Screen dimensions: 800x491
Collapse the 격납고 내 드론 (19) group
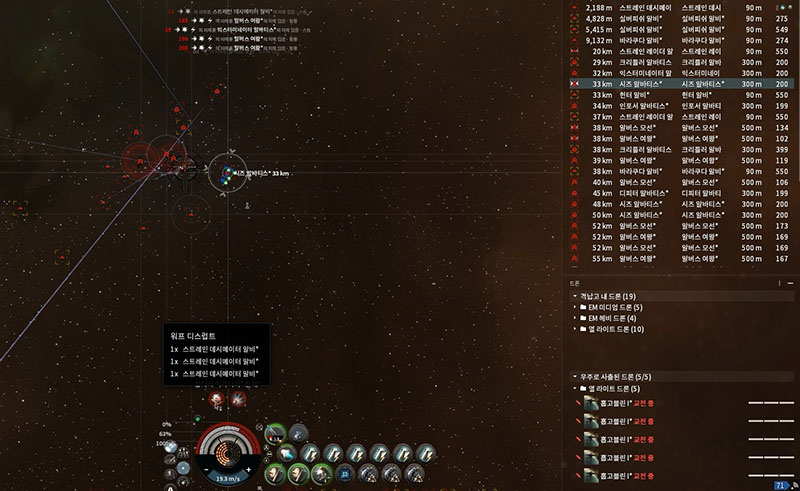(574, 297)
